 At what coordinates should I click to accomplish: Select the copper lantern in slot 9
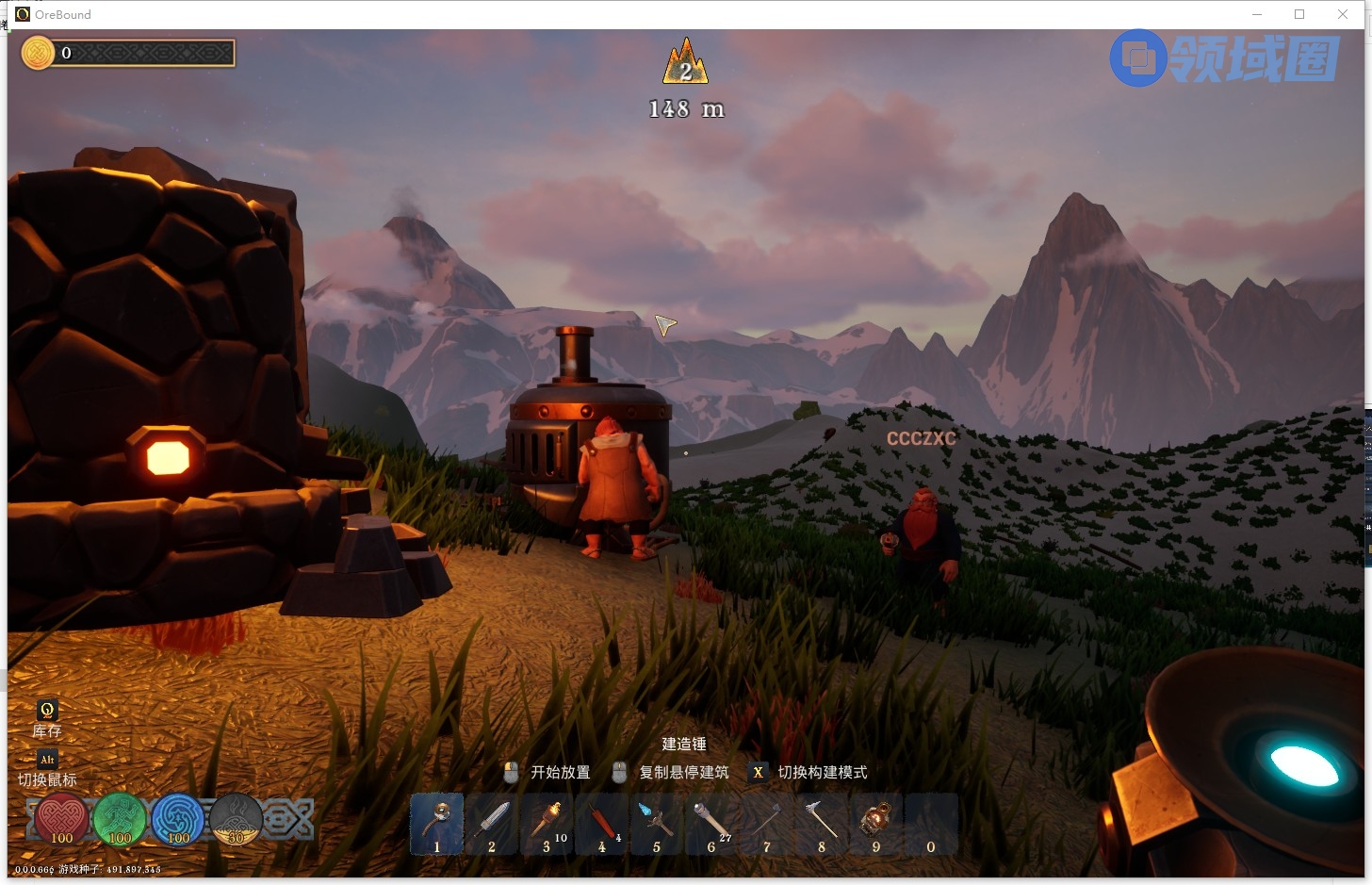pos(875,823)
